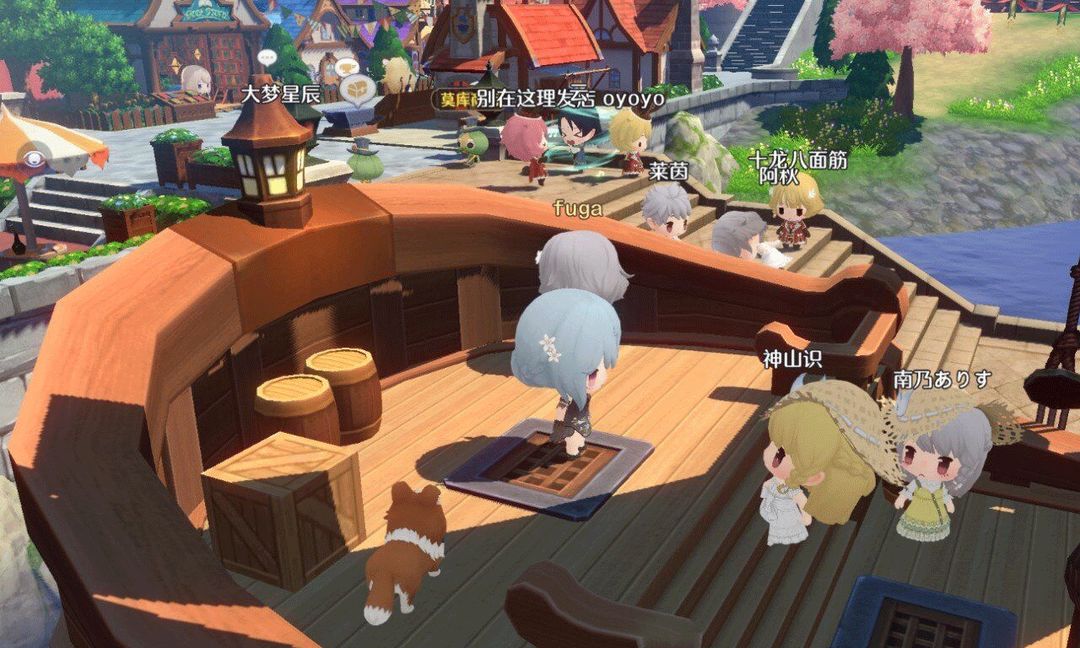Select the cup icon bubble marker
This screenshot has height=648, width=1080.
click(x=348, y=68)
